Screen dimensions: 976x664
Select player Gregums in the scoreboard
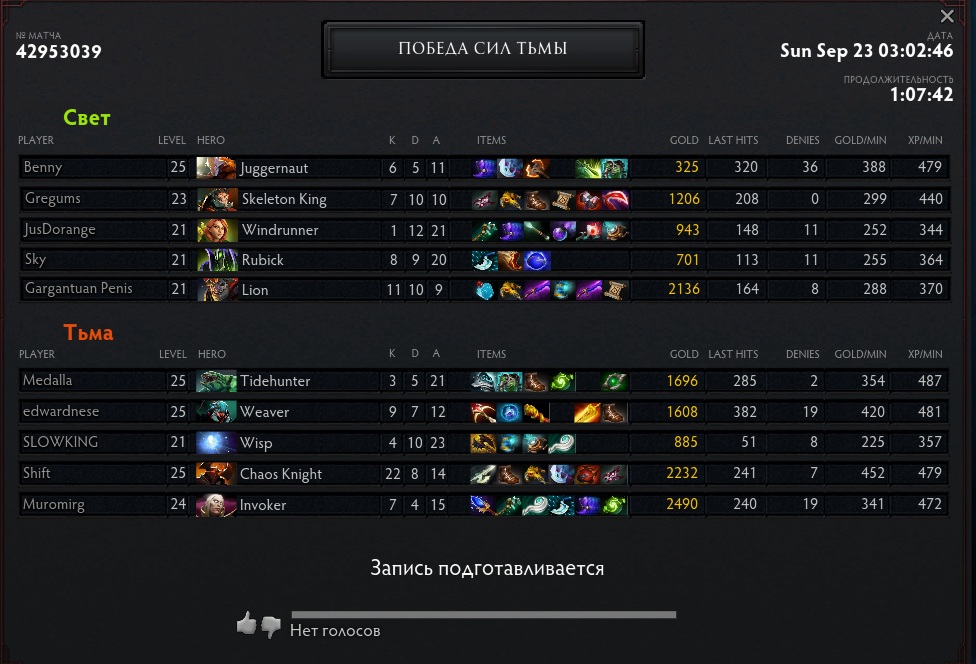51,199
